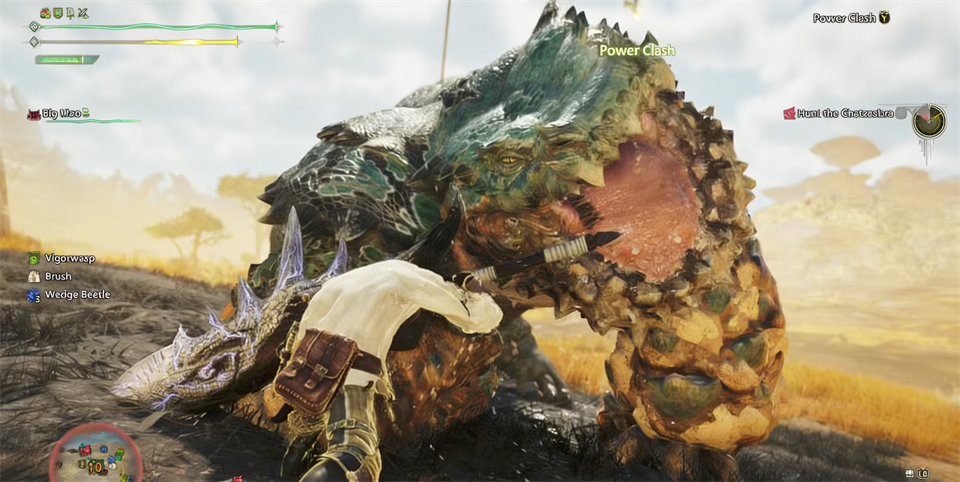Image resolution: width=960 pixels, height=482 pixels.
Task: Click the crossed swords status icon
Action: tap(82, 13)
